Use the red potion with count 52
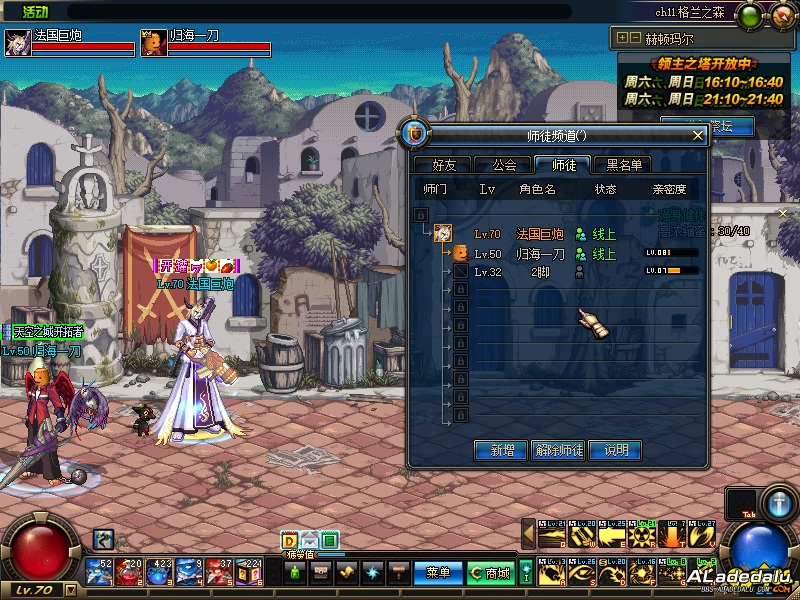The width and height of the screenshot is (800, 600). coord(100,571)
